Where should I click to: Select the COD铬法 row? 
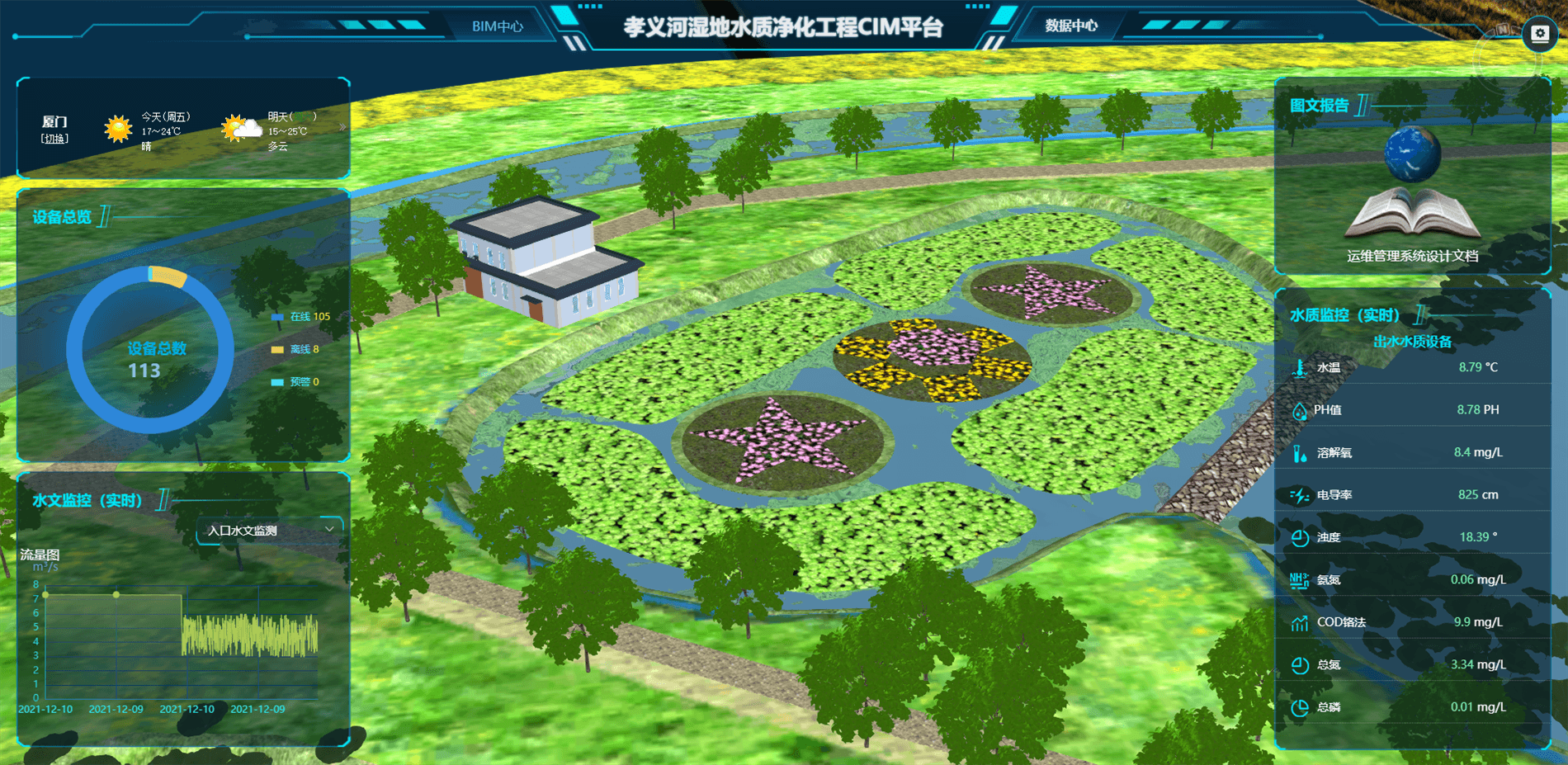click(x=1411, y=622)
